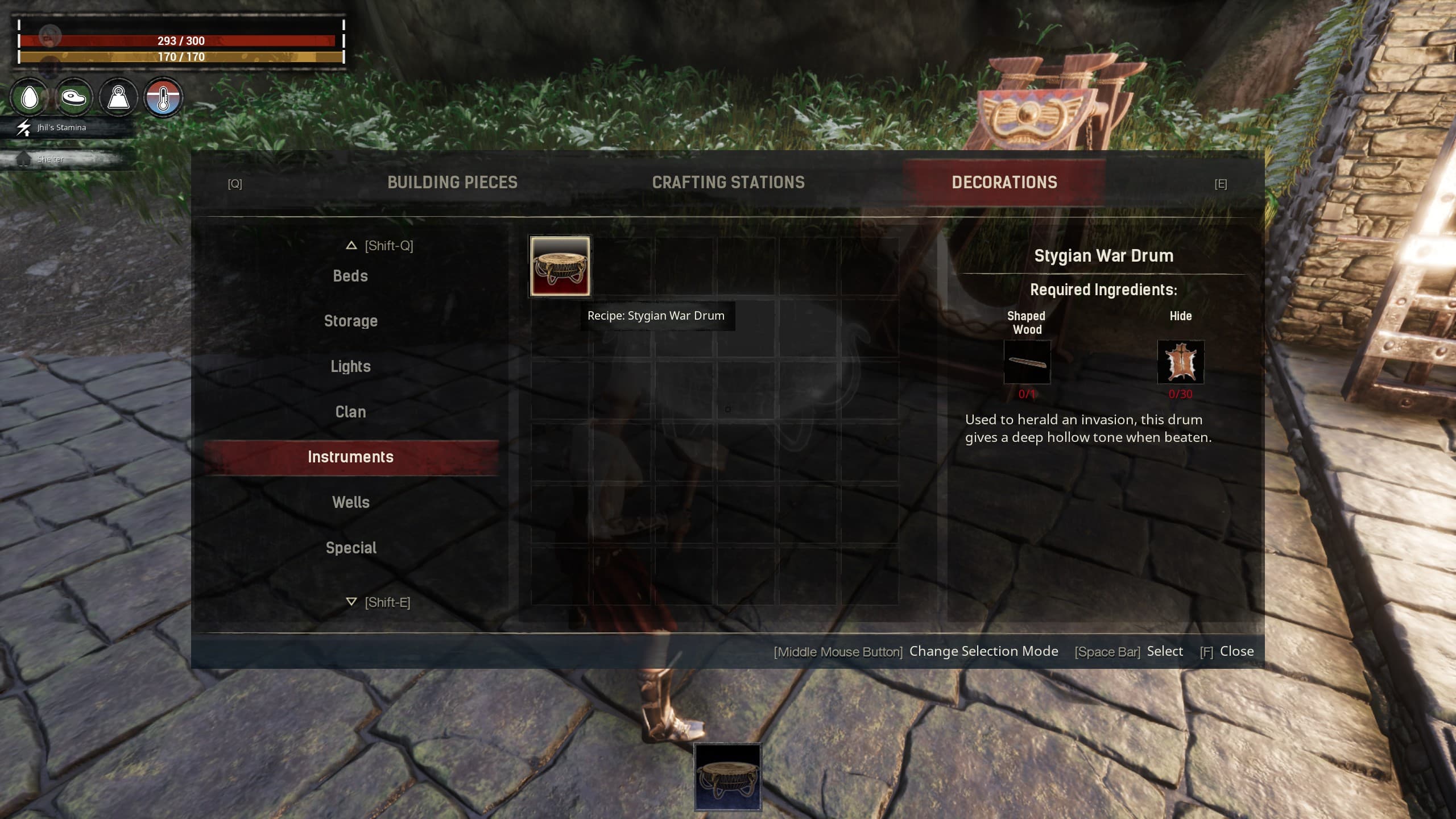Image resolution: width=1456 pixels, height=819 pixels.
Task: Click the Hide ingredient icon
Action: (1181, 362)
